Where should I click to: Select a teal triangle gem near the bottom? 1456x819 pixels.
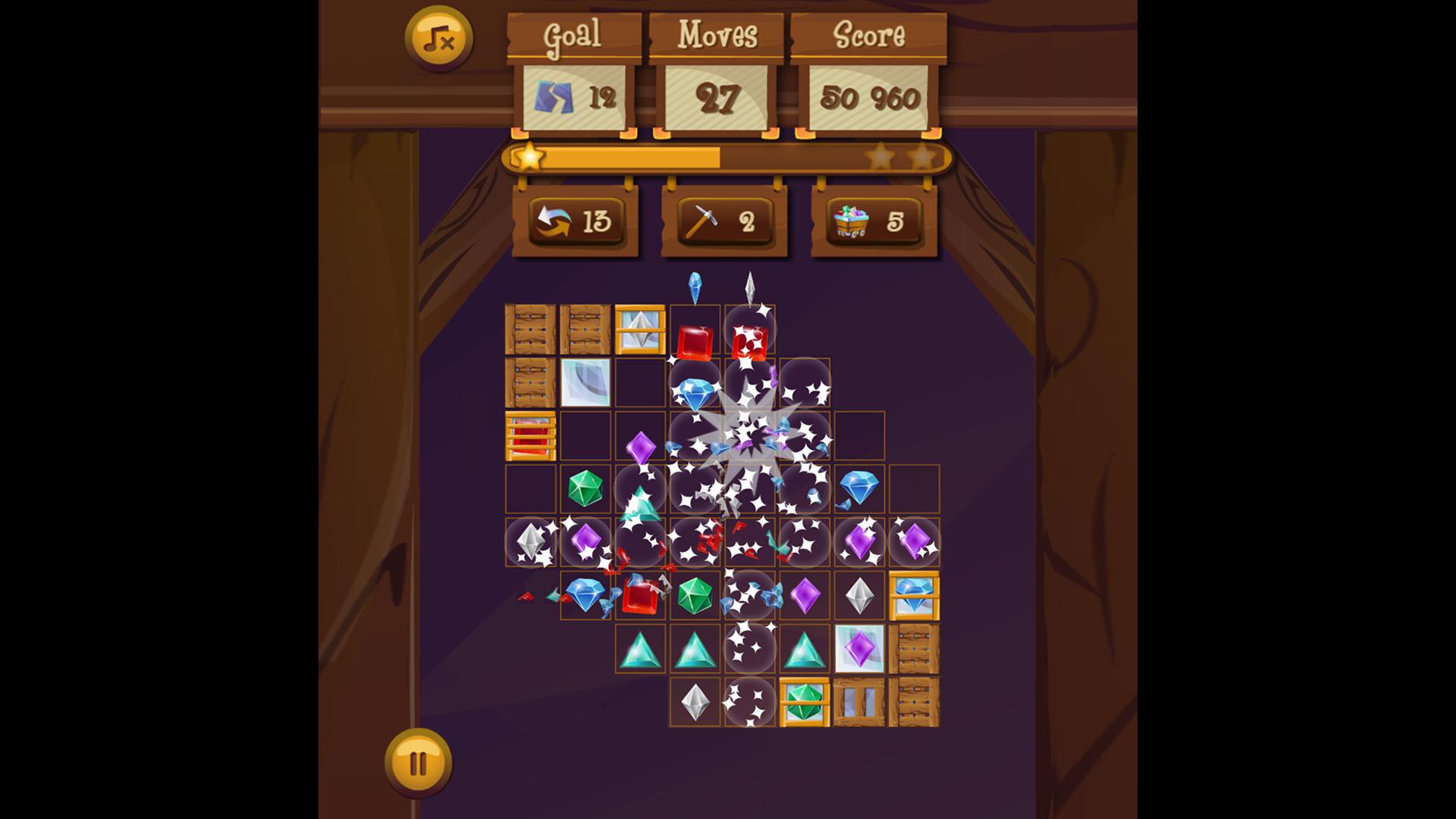(640, 649)
